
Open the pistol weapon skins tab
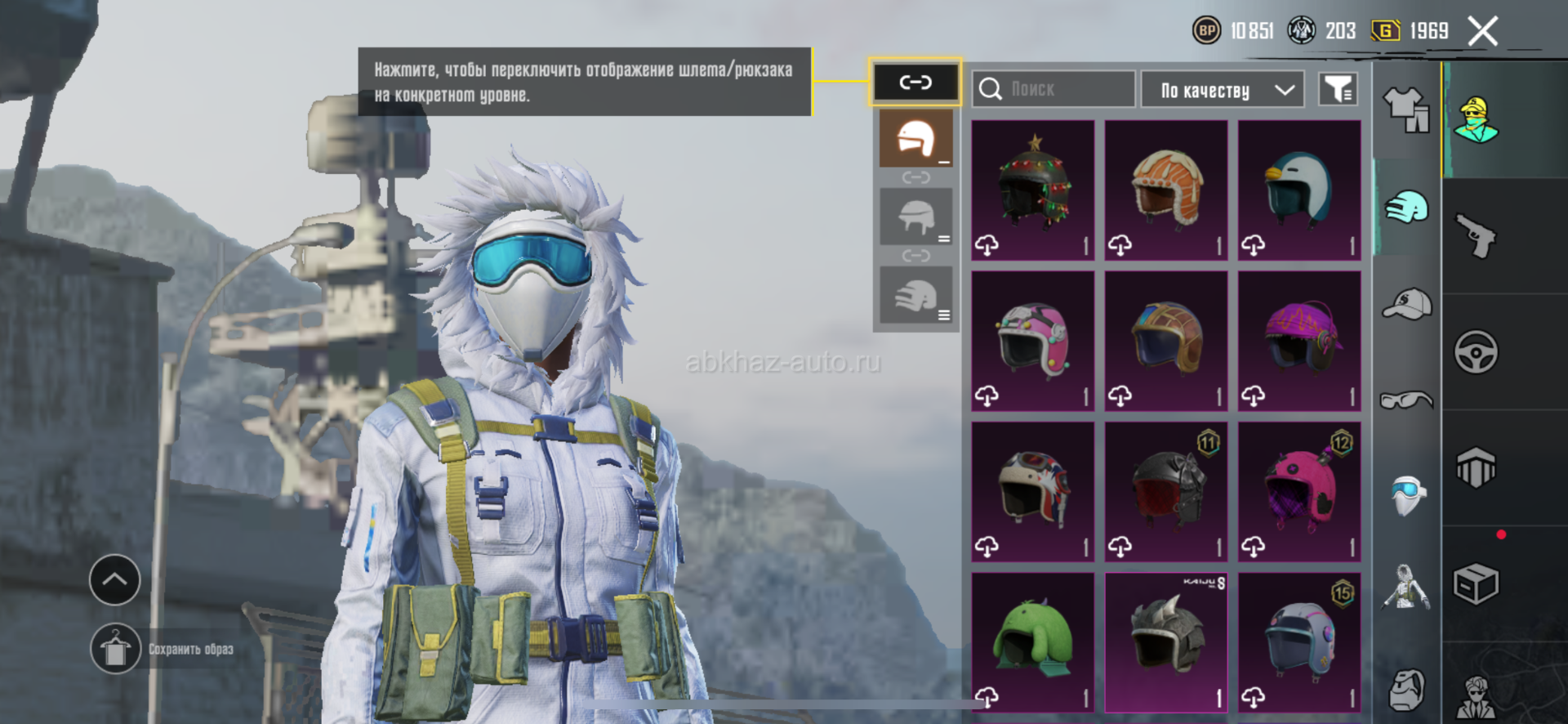pyautogui.click(x=1476, y=236)
